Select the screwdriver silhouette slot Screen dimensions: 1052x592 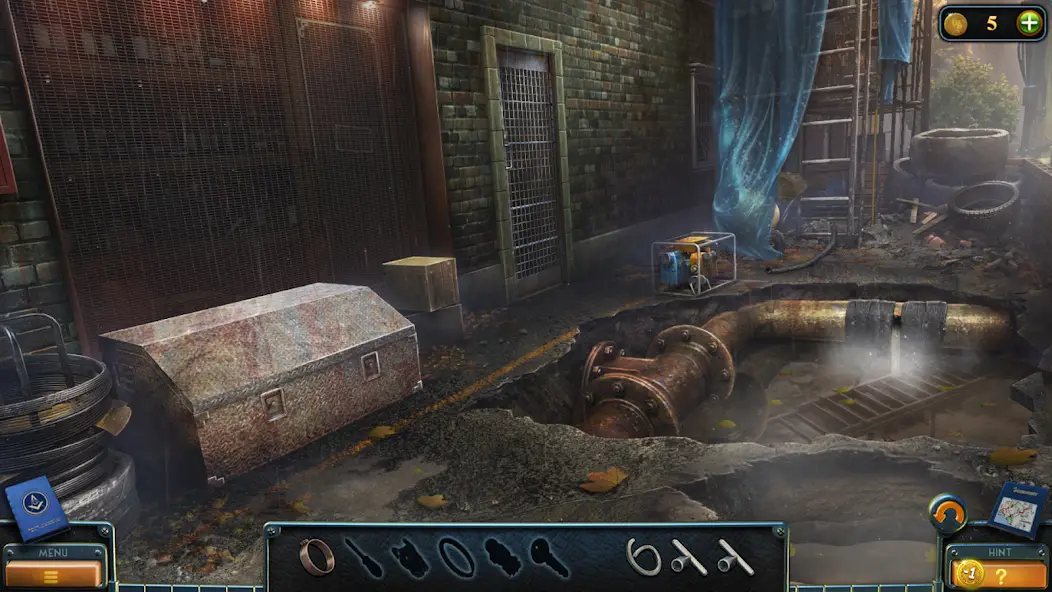(364, 558)
